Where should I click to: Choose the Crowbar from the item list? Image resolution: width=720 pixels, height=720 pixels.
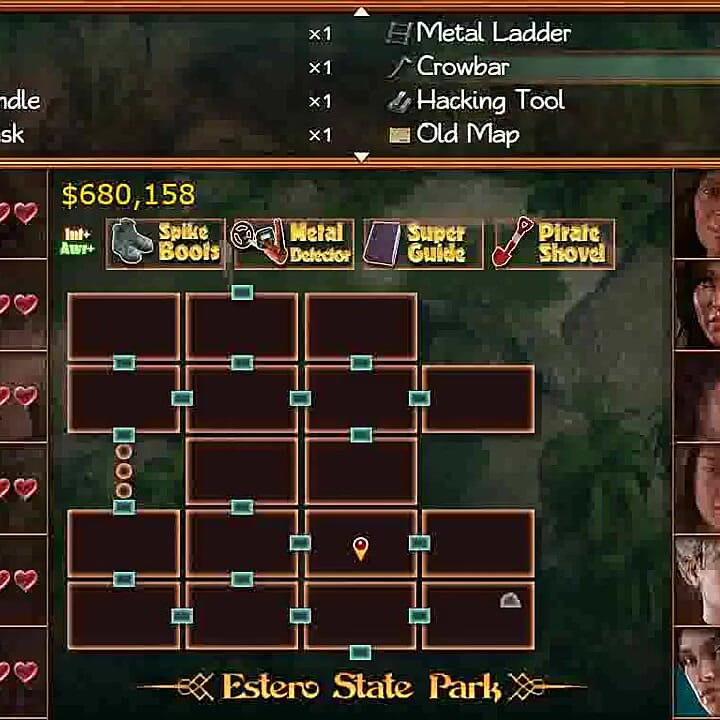click(x=462, y=67)
